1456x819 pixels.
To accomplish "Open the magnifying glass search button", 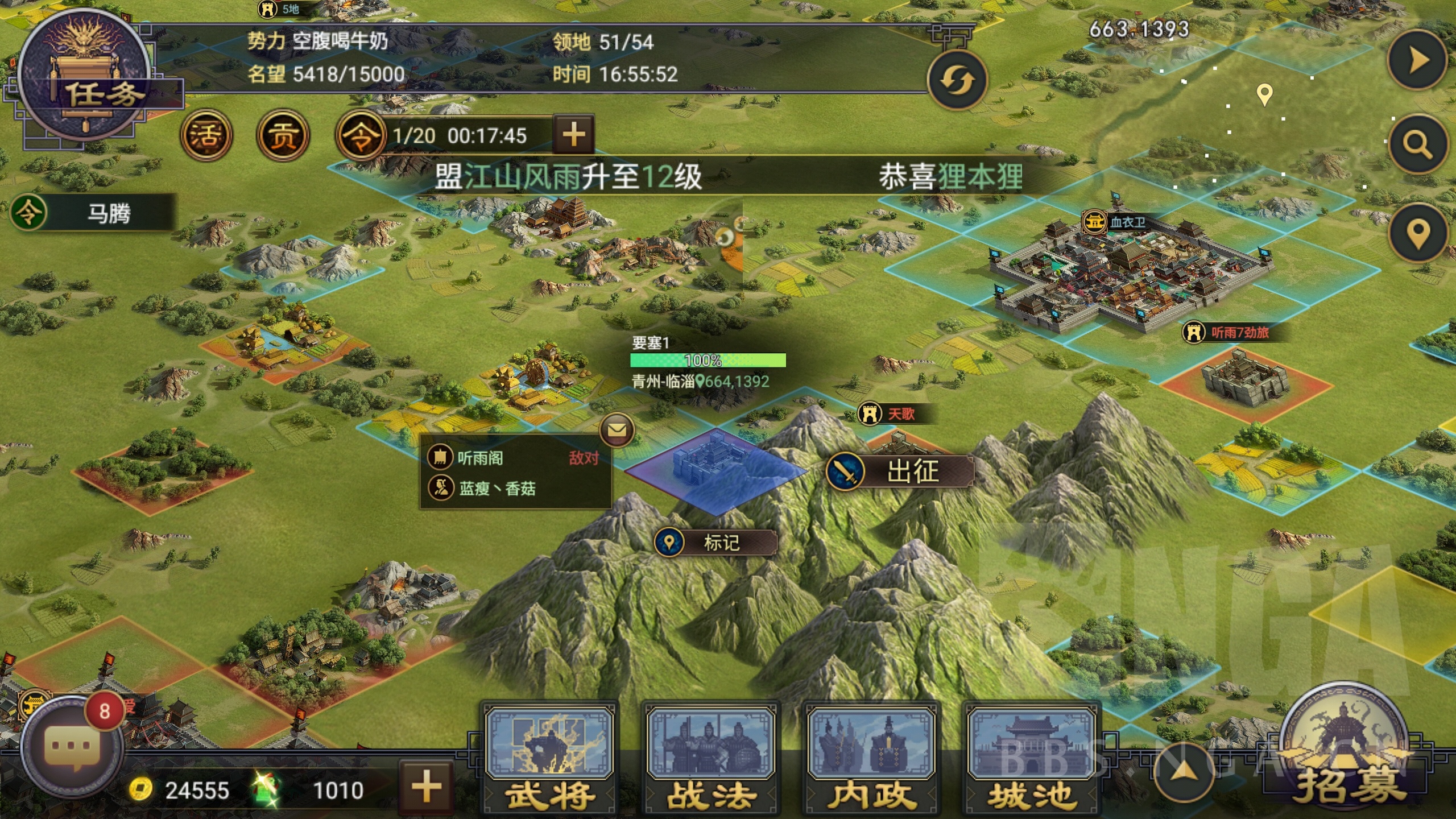I will pos(1417,144).
